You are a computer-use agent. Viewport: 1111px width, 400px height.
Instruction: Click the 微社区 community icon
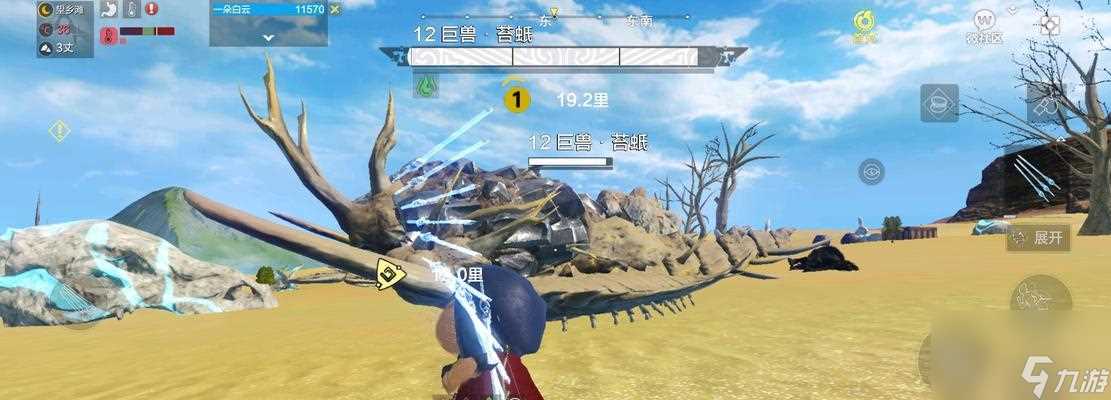click(987, 23)
